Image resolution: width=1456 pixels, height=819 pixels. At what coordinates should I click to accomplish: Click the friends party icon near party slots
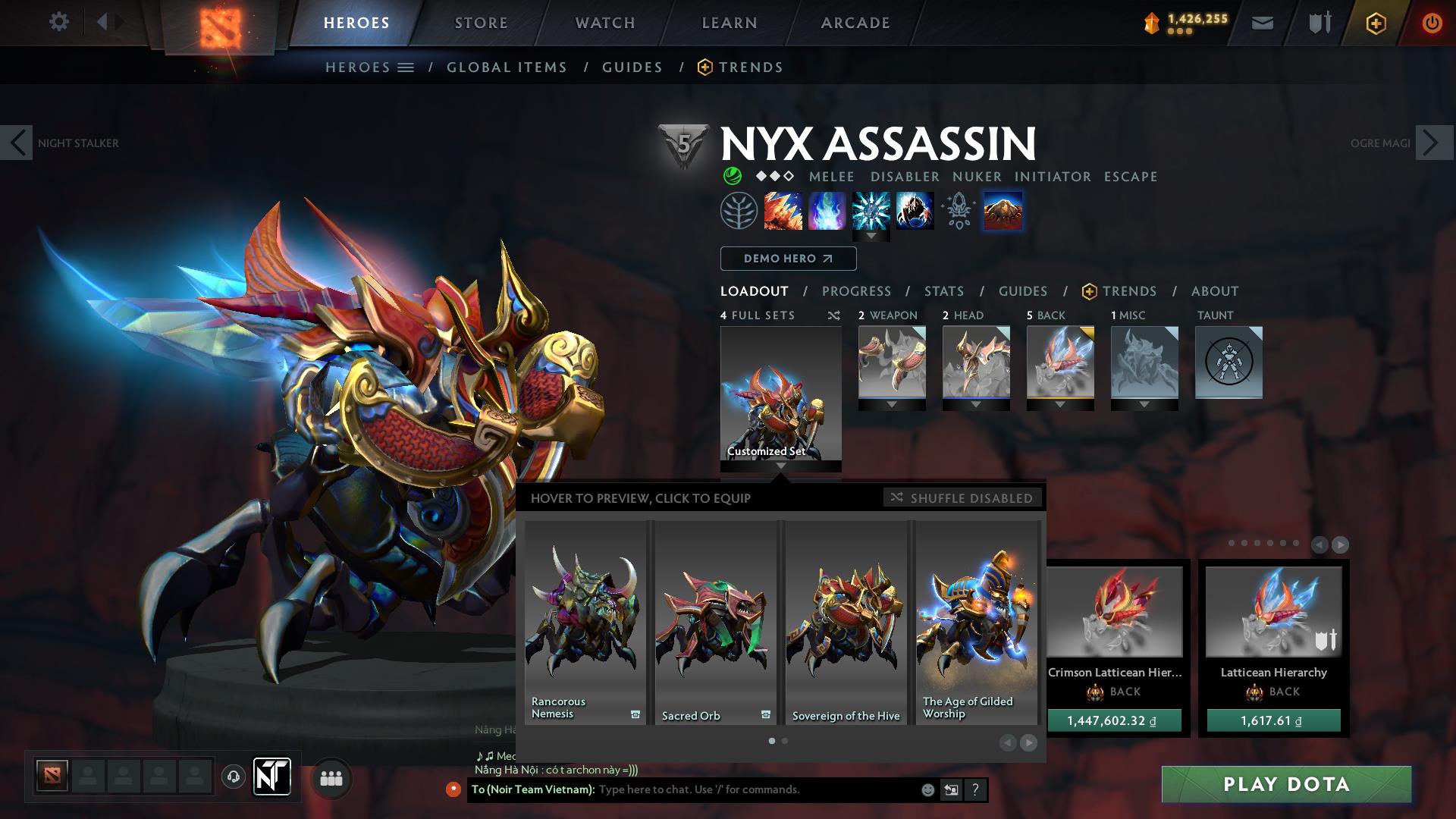pos(331,777)
